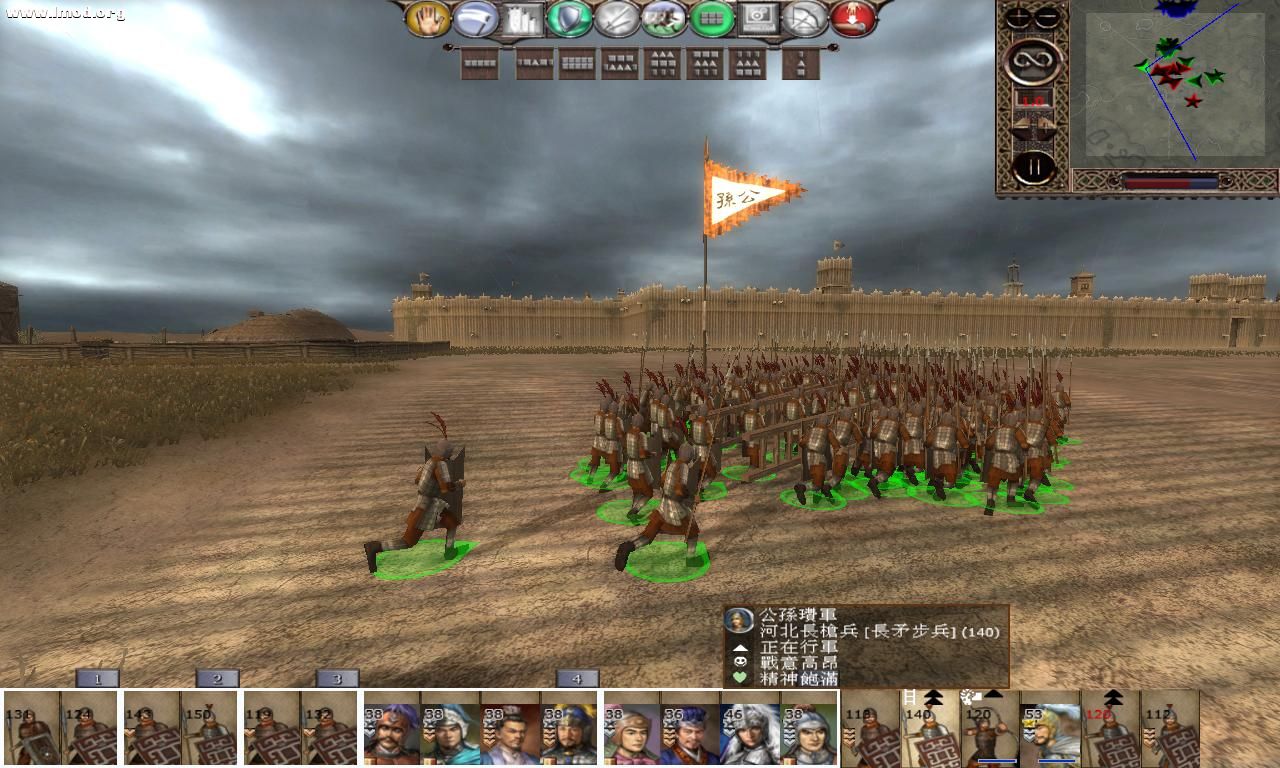Zoom out on the minimap
This screenshot has width=1280, height=768.
[1046, 16]
